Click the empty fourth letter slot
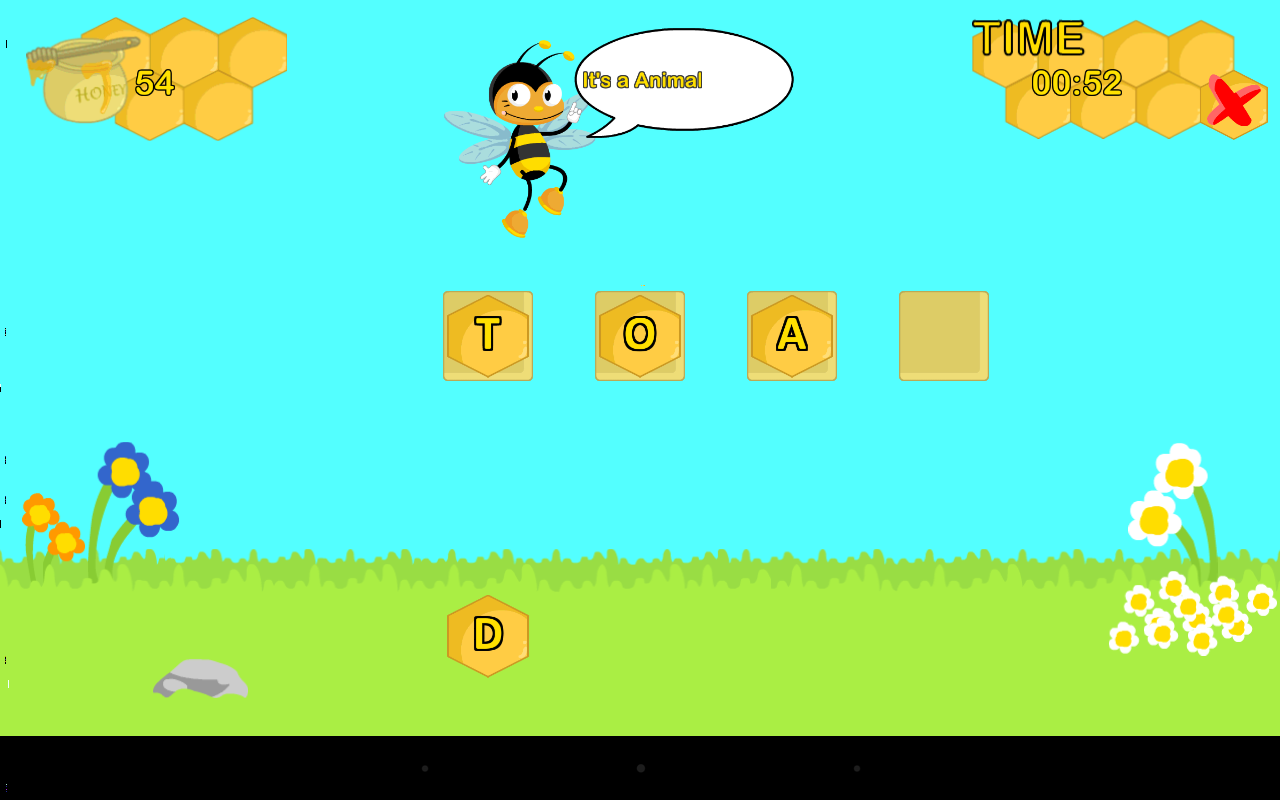The width and height of the screenshot is (1280, 800). pos(943,335)
